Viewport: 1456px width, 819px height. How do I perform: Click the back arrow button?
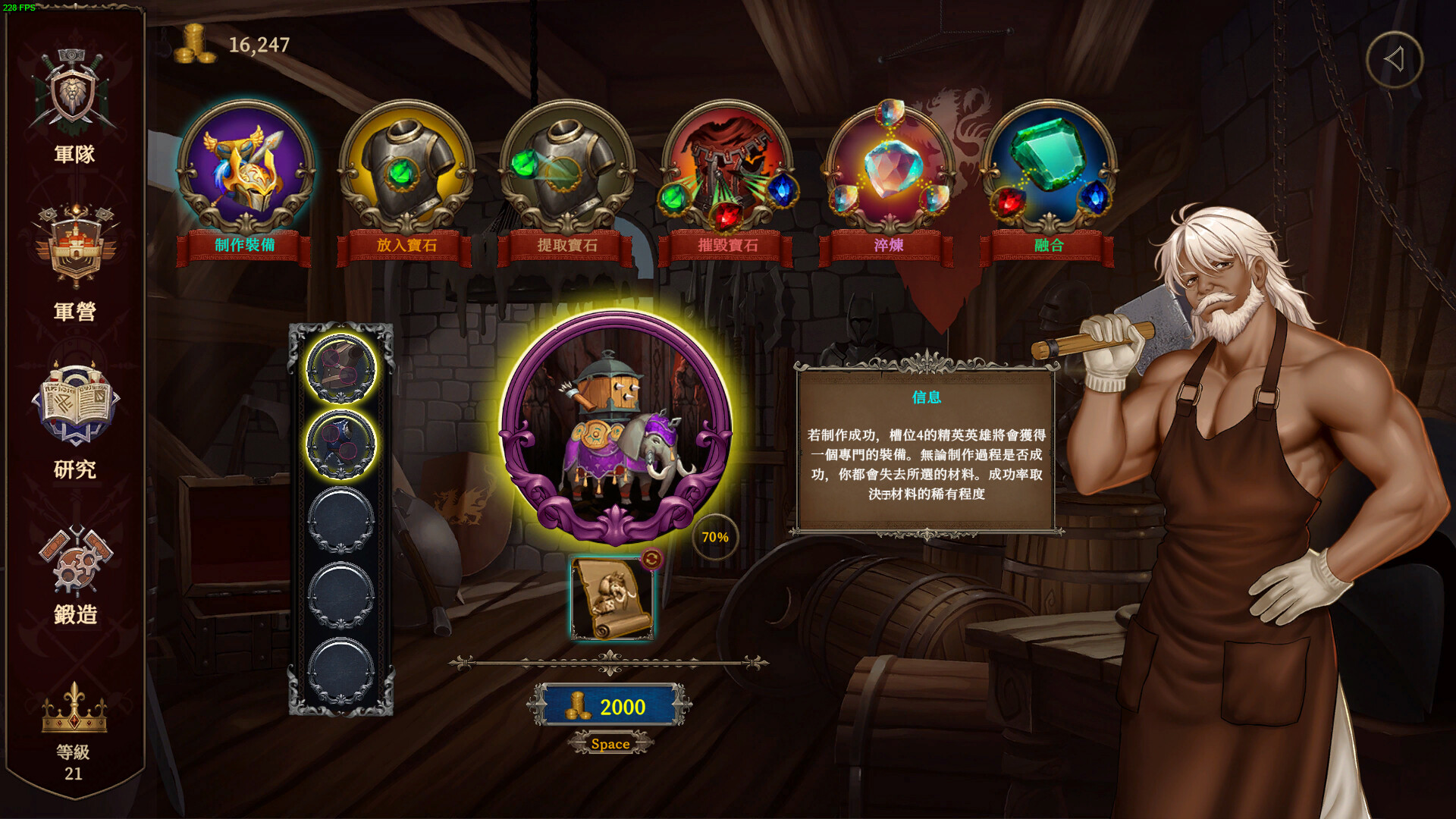[x=1395, y=60]
